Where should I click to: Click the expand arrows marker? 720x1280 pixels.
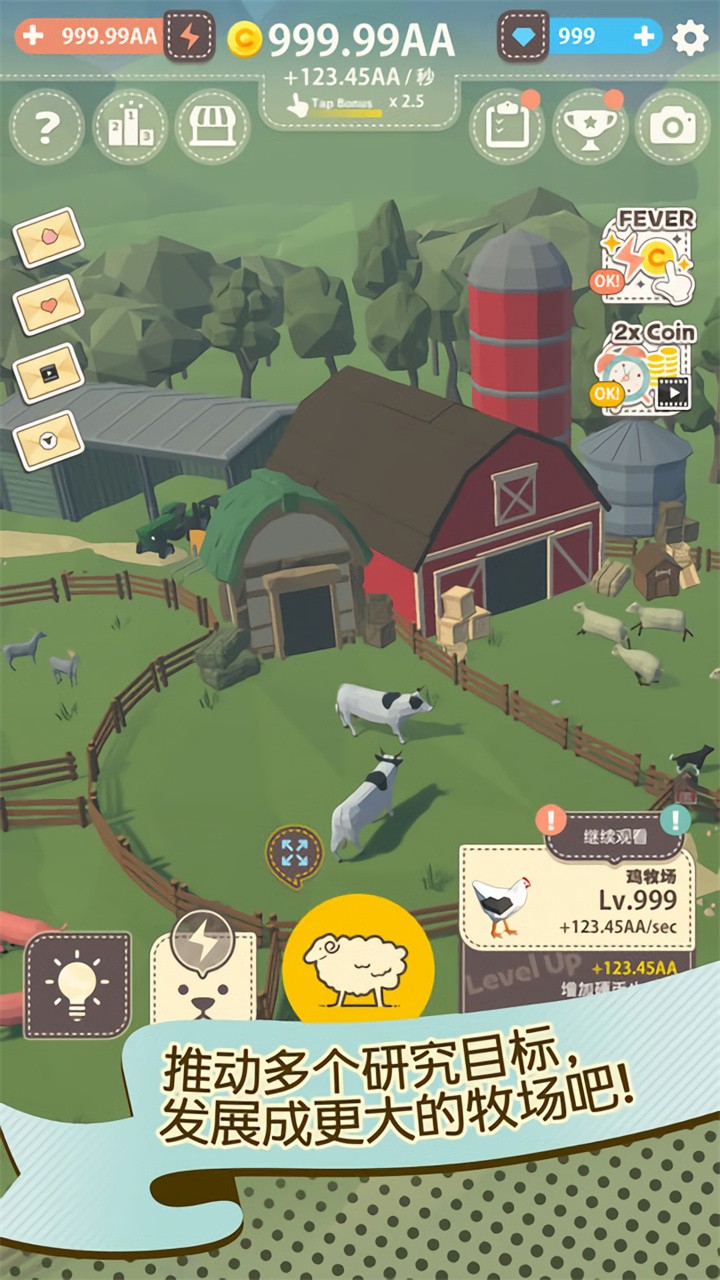[x=294, y=853]
